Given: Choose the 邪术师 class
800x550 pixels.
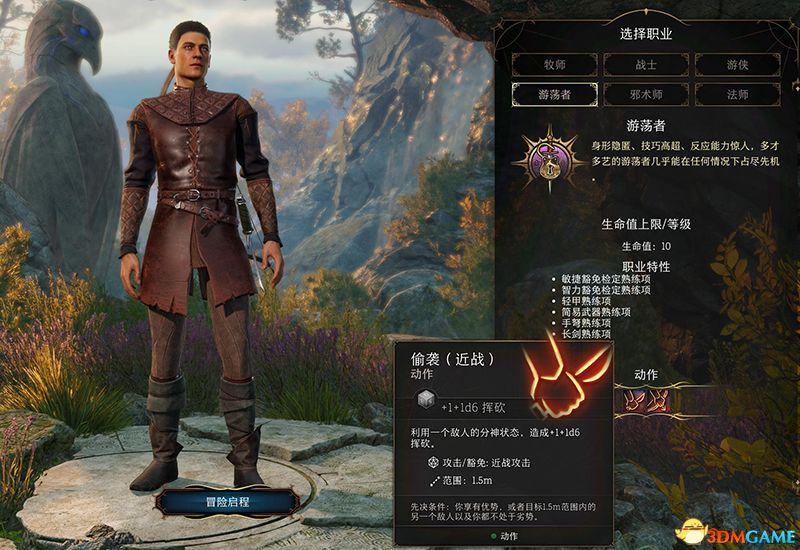Looking at the screenshot, I should pos(645,95).
